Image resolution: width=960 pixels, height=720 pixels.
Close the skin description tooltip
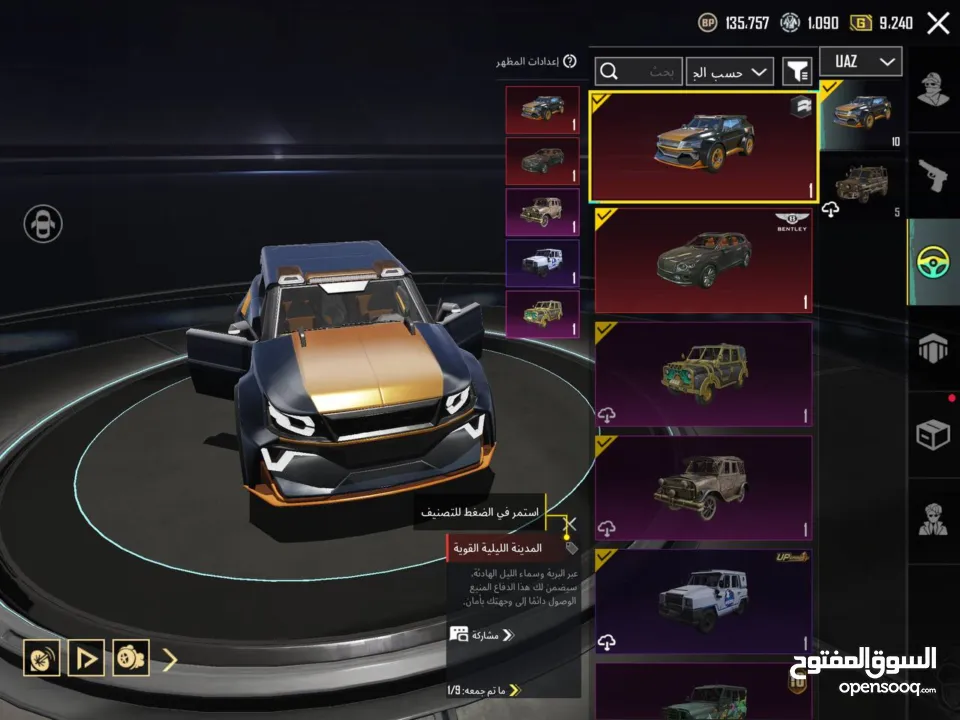(x=570, y=523)
